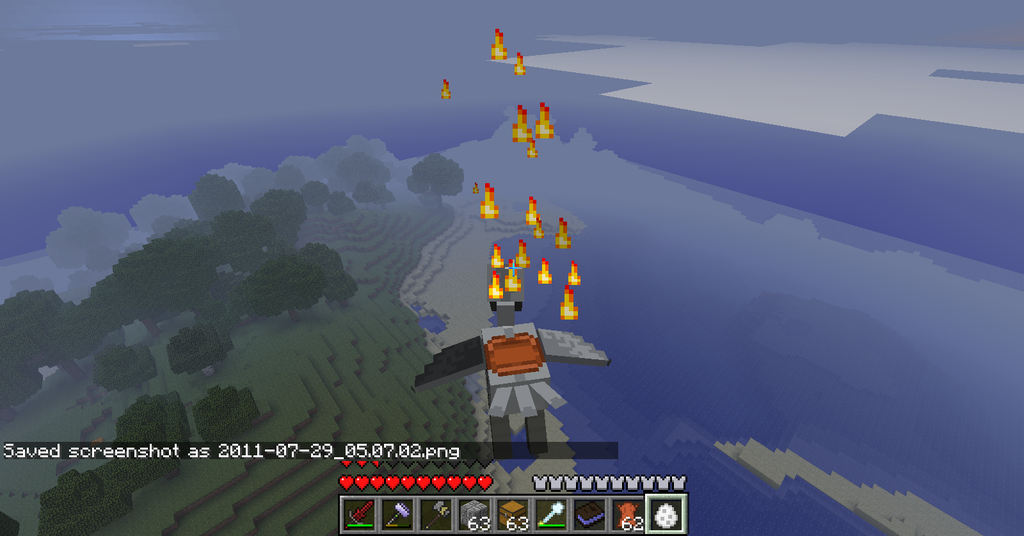Select the purple-headed hammer slot
Viewport: 1024px width, 536px height.
pyautogui.click(x=398, y=514)
